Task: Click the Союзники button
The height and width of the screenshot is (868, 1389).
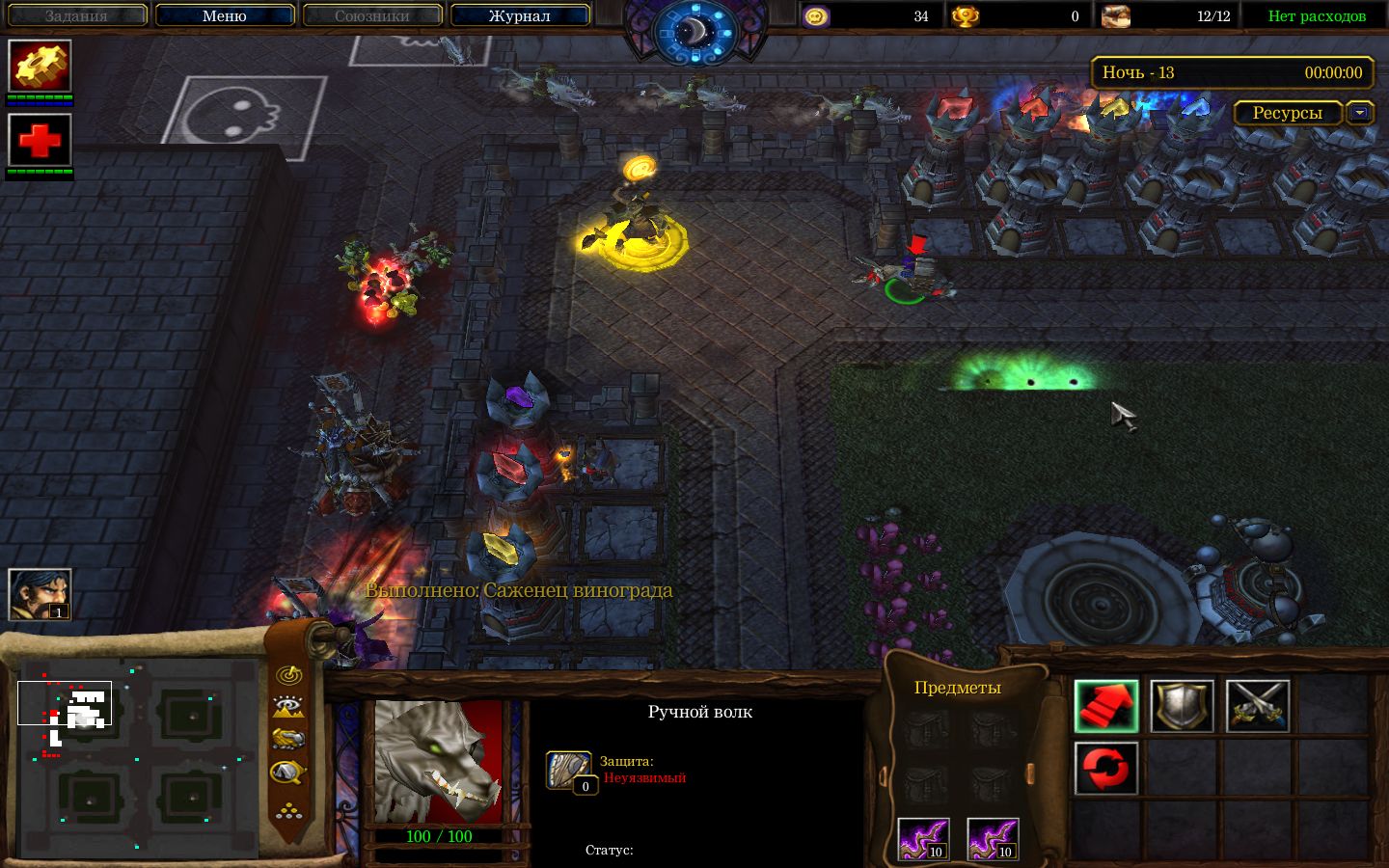Action: point(371,15)
